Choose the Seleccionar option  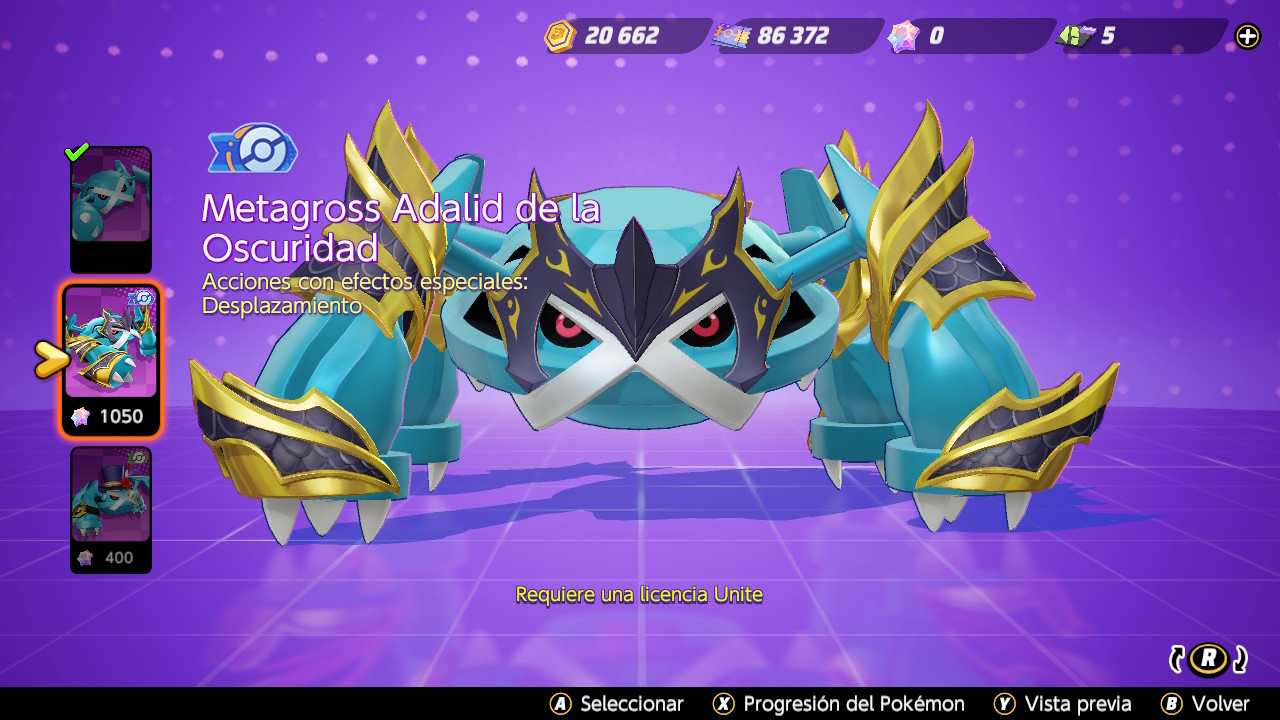pos(617,704)
